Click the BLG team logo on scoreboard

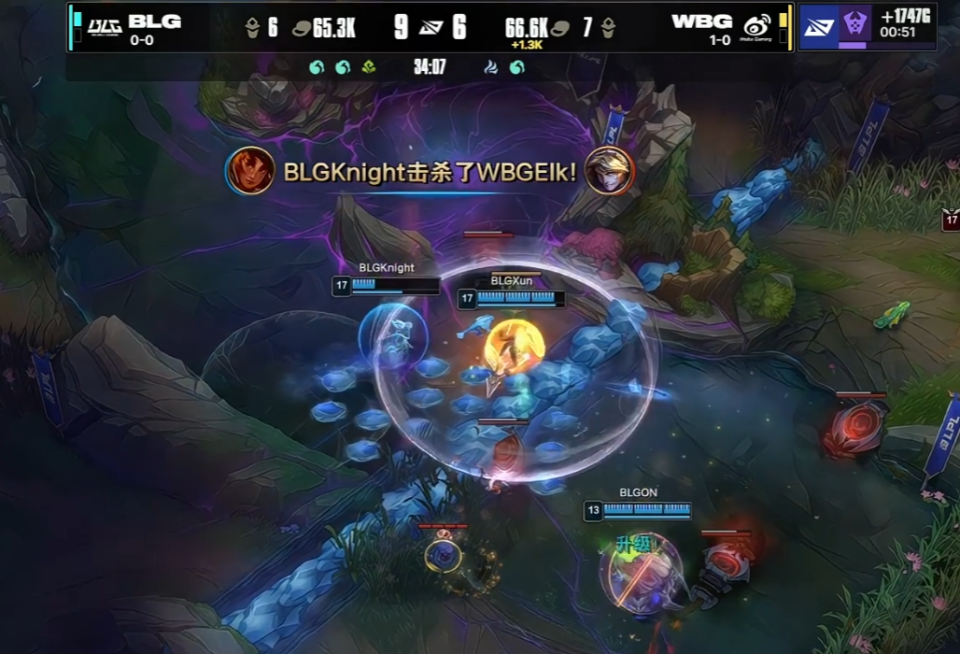[x=105, y=25]
